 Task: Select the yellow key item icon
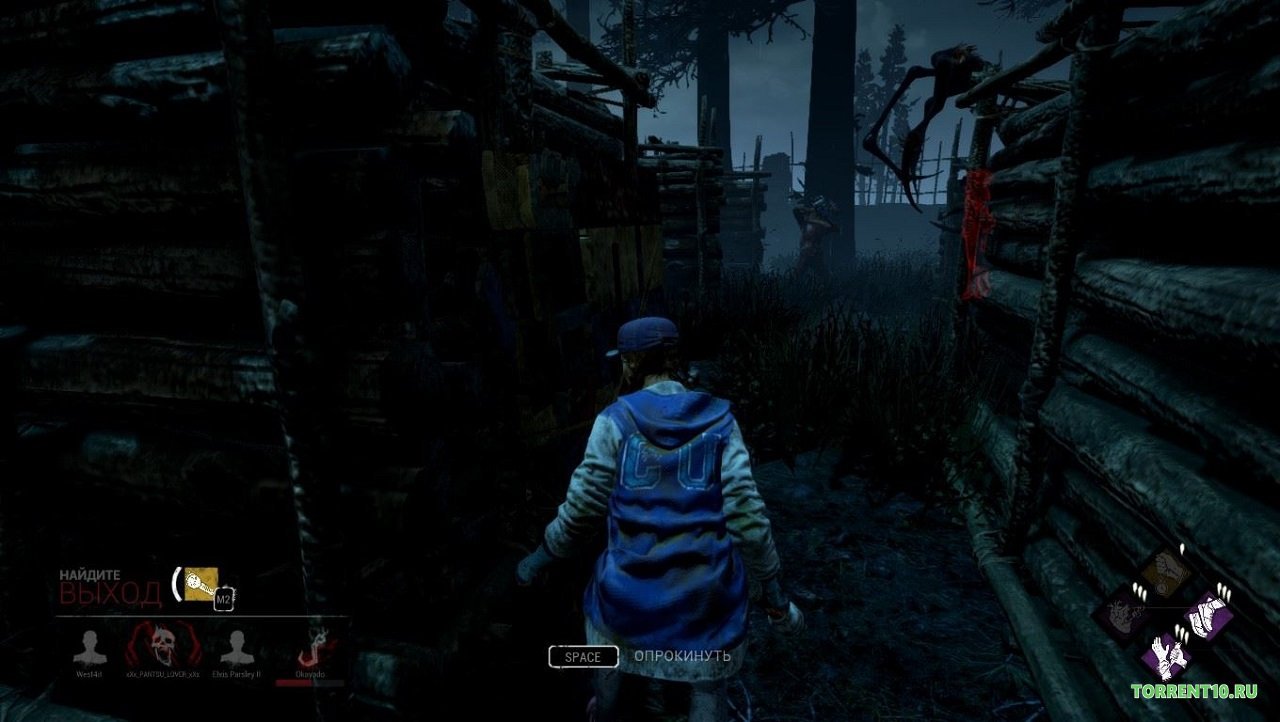[x=201, y=584]
